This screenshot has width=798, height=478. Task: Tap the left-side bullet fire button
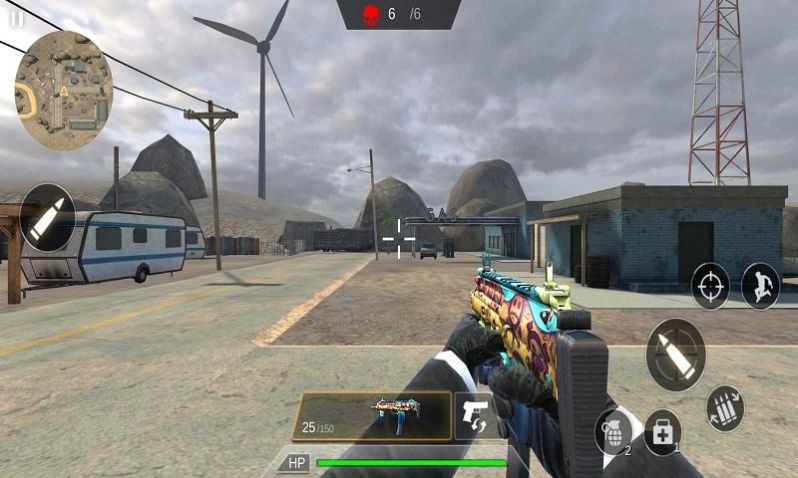coord(47,217)
